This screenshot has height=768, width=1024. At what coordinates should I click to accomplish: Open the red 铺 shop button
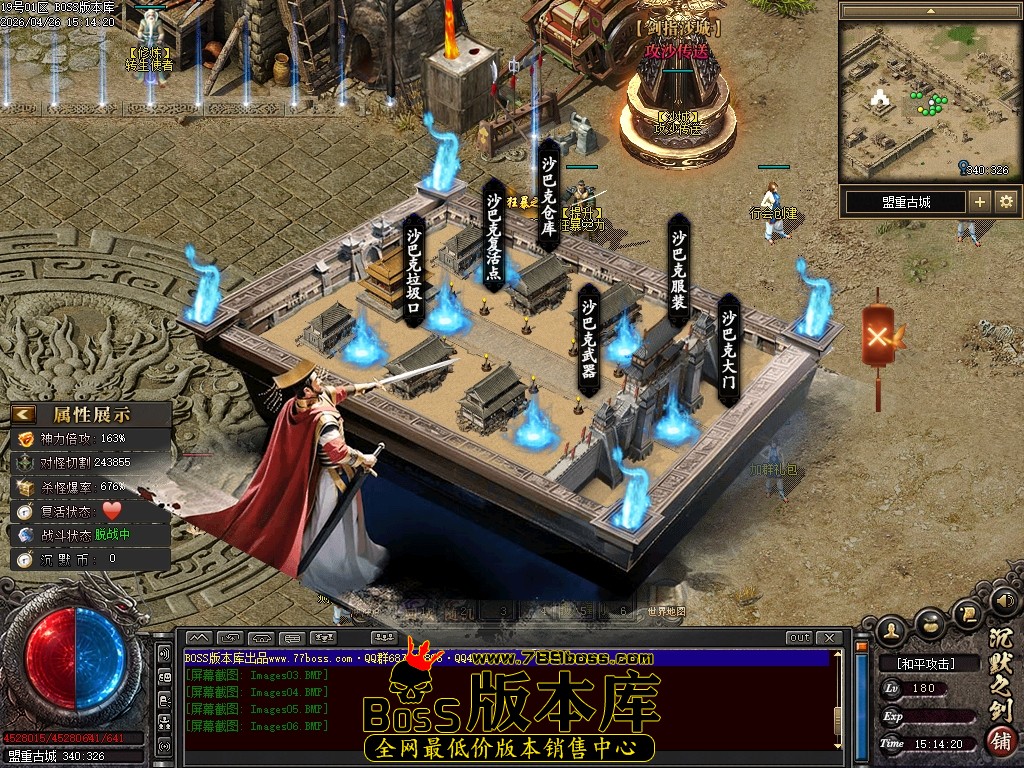point(1001,741)
